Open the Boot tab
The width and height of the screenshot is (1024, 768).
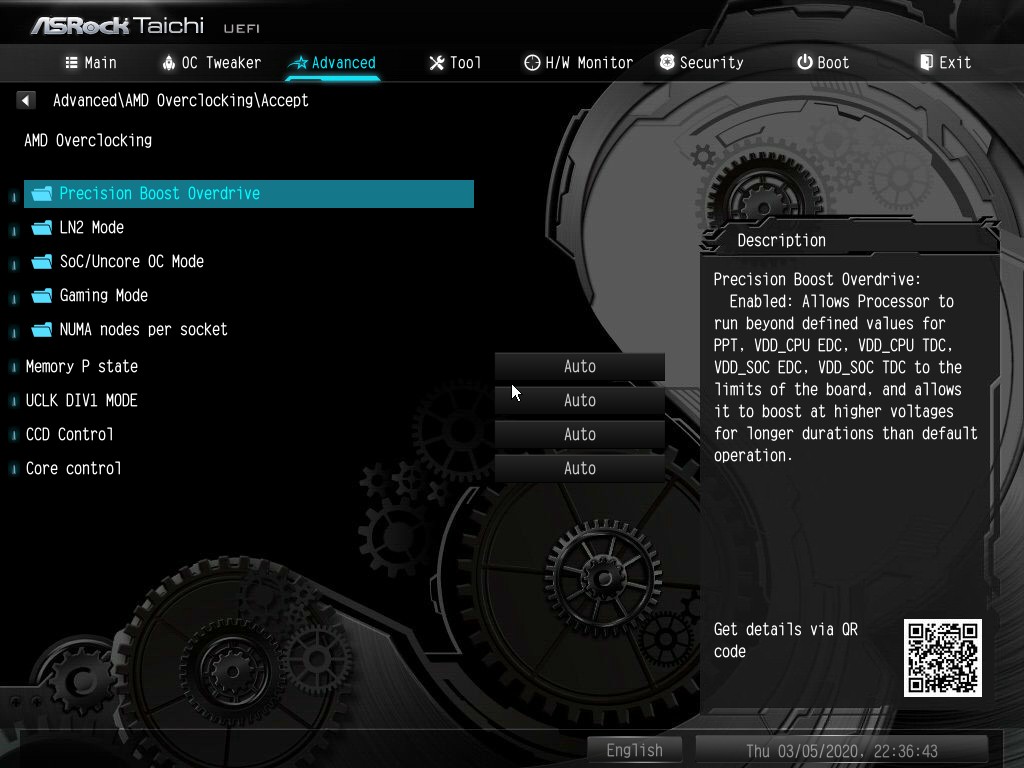[x=823, y=63]
